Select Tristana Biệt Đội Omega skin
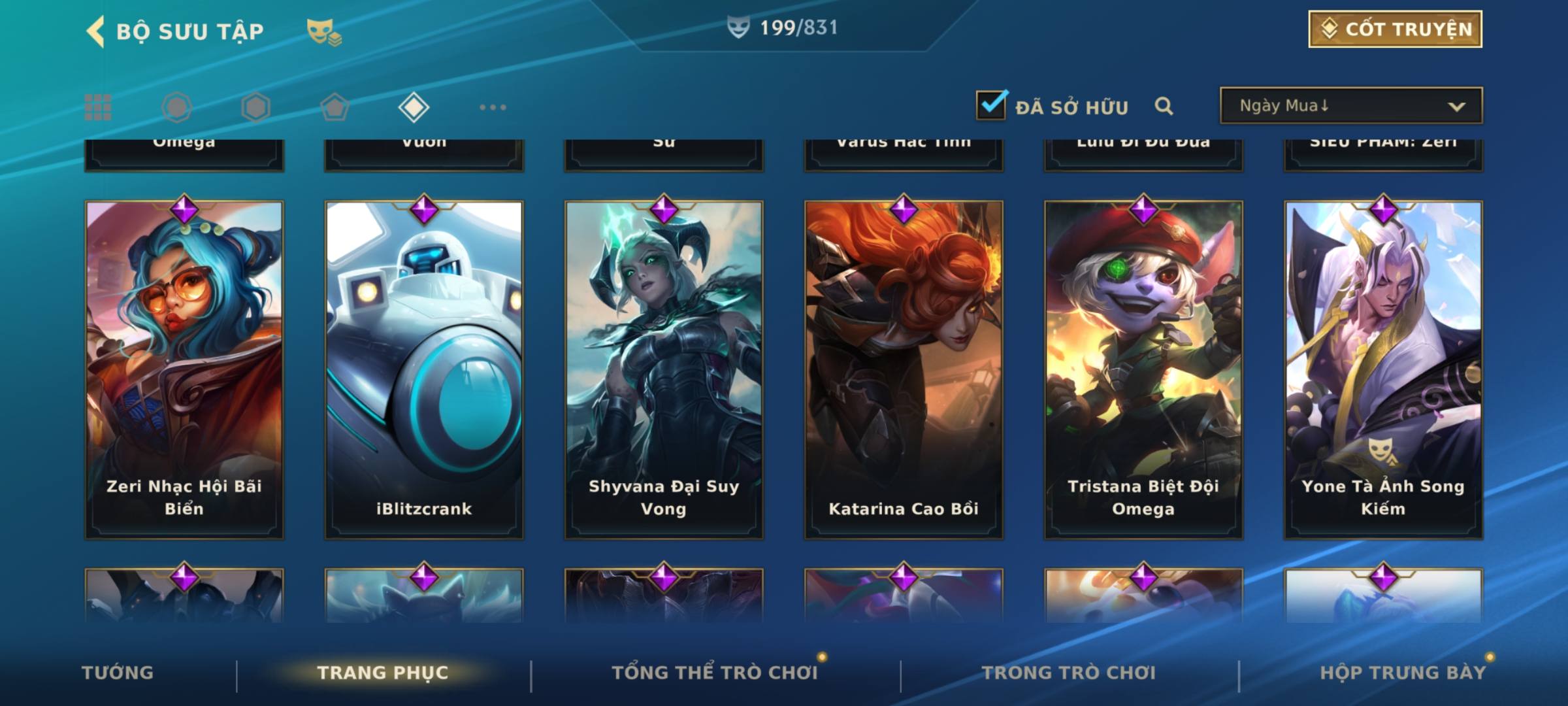The height and width of the screenshot is (706, 1568). [x=1143, y=369]
